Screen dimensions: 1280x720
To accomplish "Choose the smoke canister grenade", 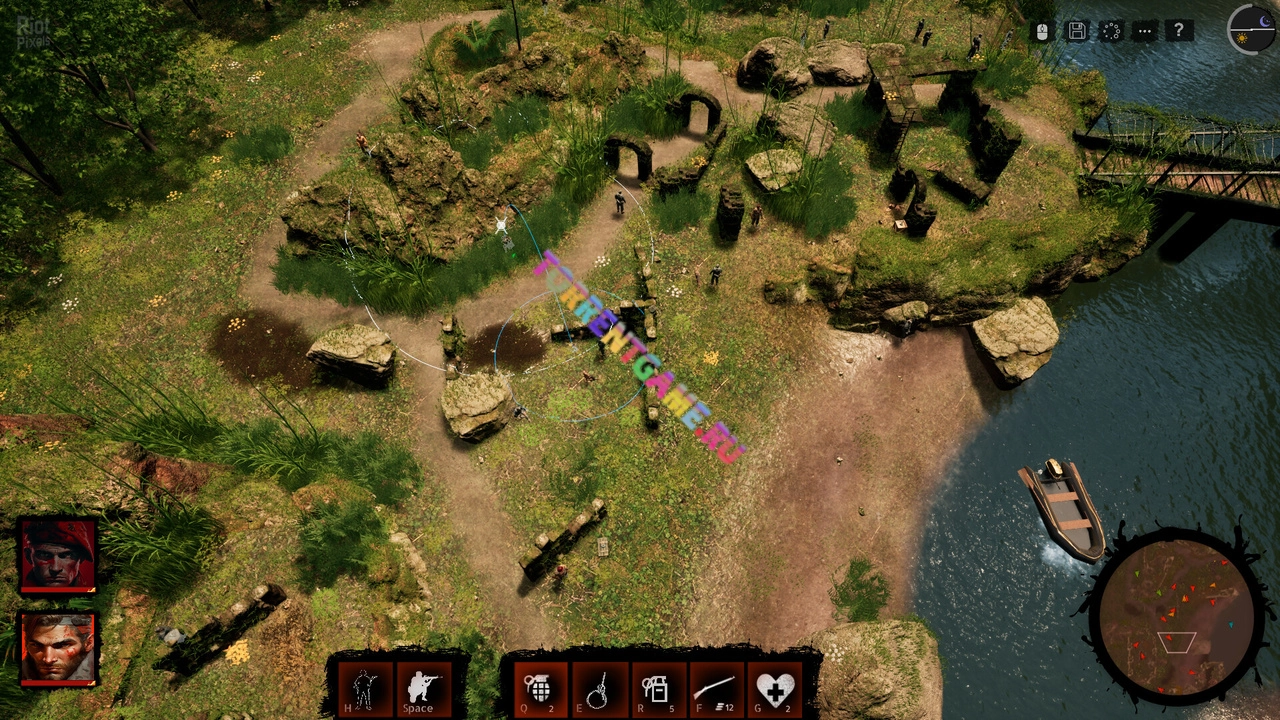I will coord(657,689).
